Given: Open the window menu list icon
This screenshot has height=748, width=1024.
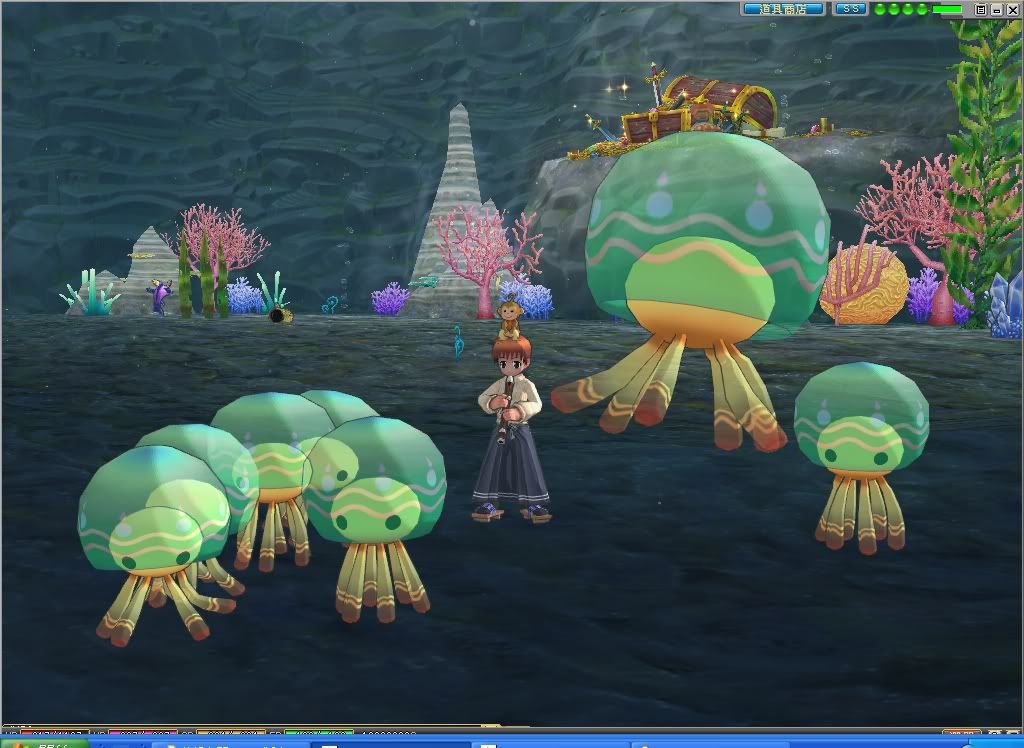Looking at the screenshot, I should pyautogui.click(x=981, y=9).
